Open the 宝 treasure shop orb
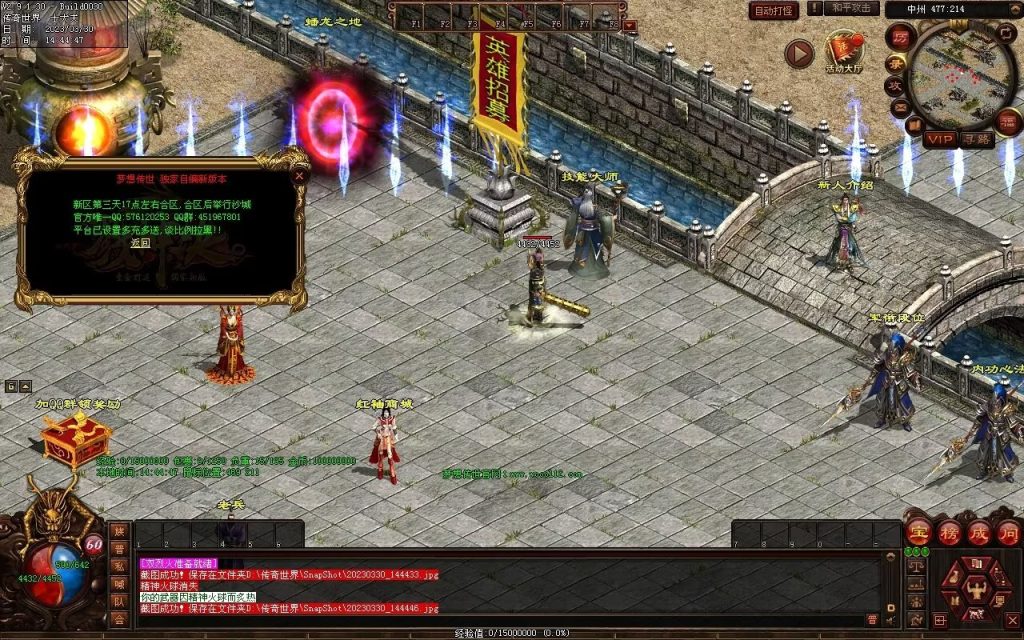The image size is (1024, 640). tap(920, 533)
